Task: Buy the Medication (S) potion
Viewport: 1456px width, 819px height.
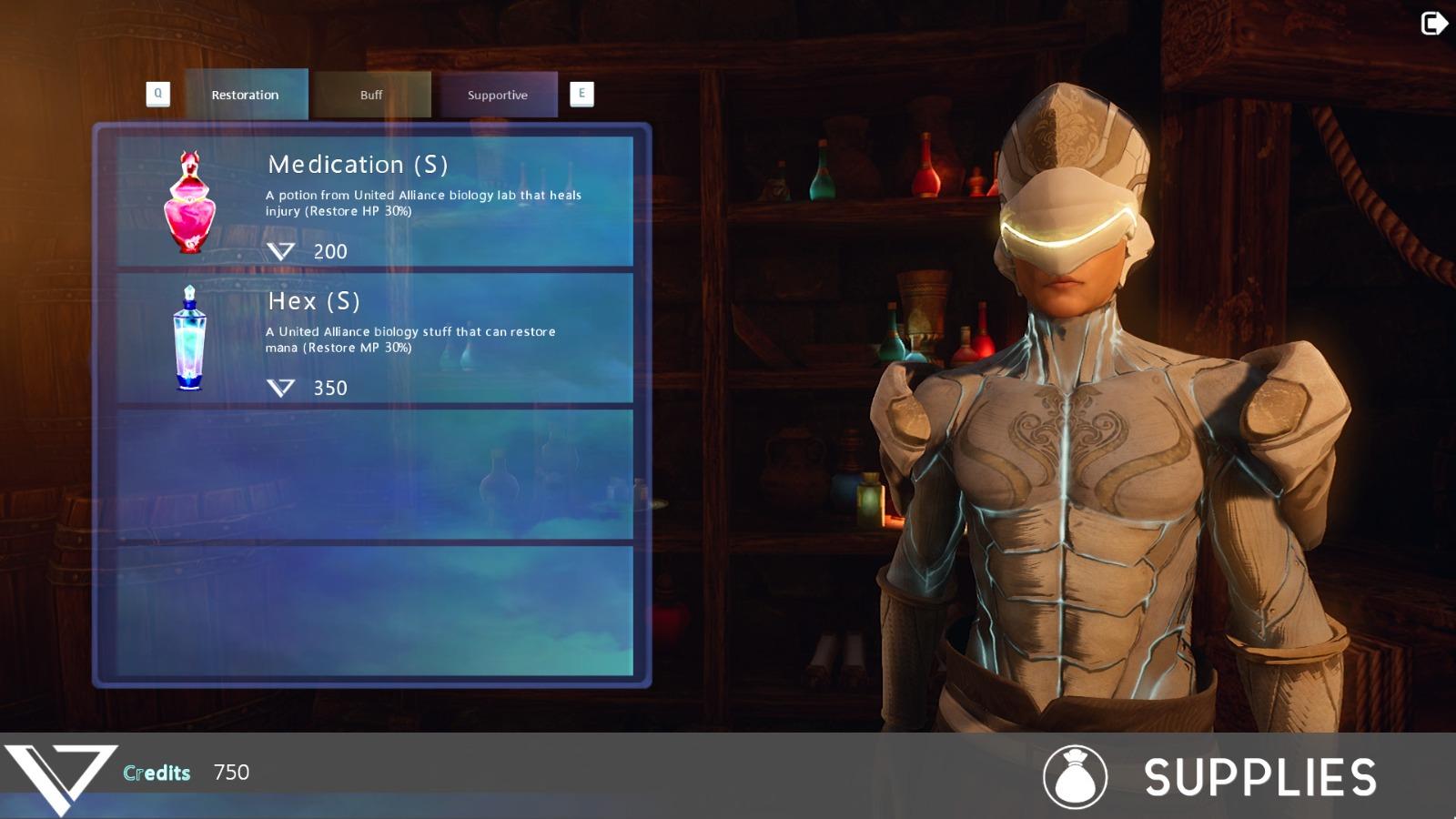Action: click(x=375, y=202)
